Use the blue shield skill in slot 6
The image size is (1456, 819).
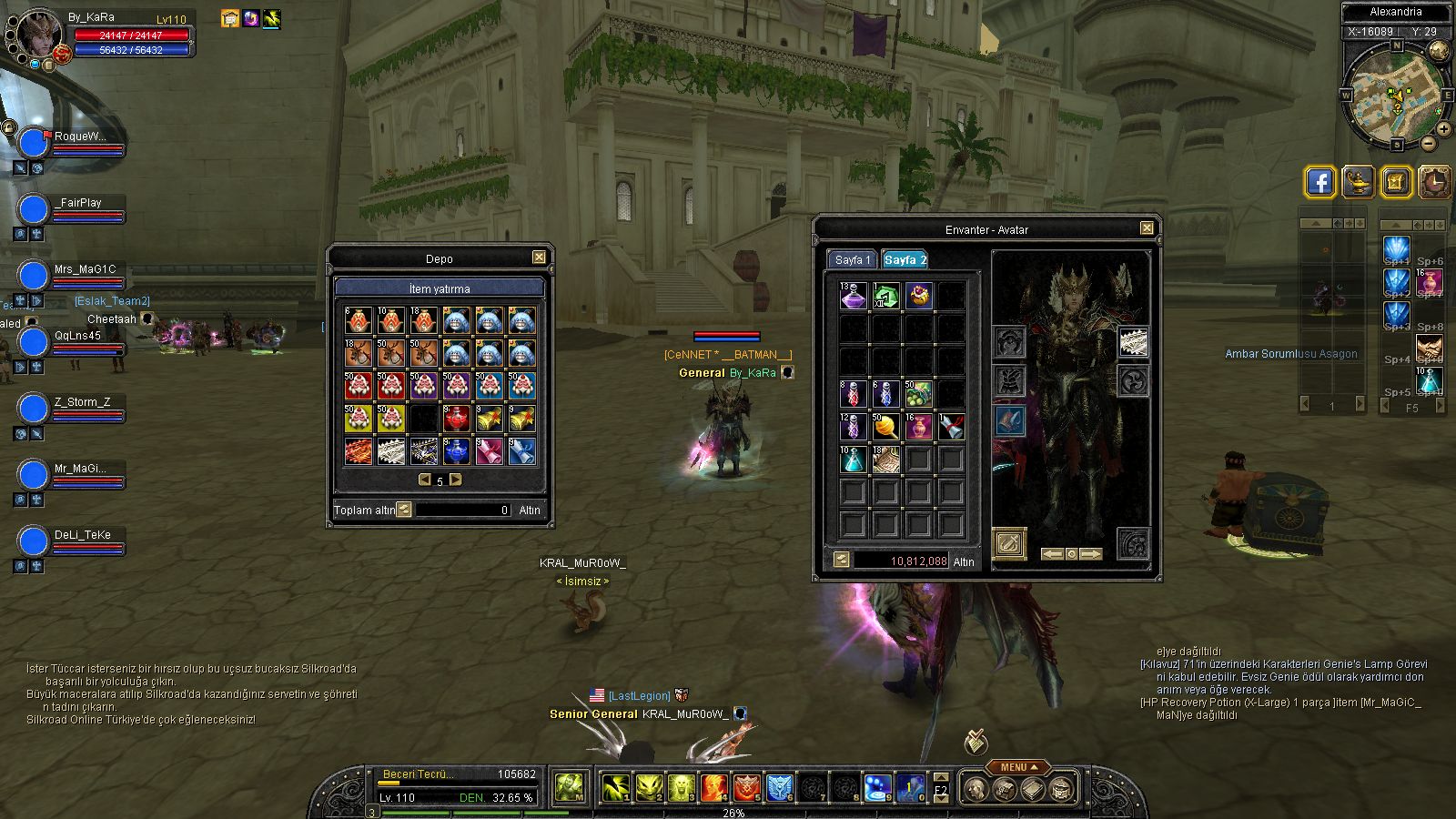tap(780, 787)
